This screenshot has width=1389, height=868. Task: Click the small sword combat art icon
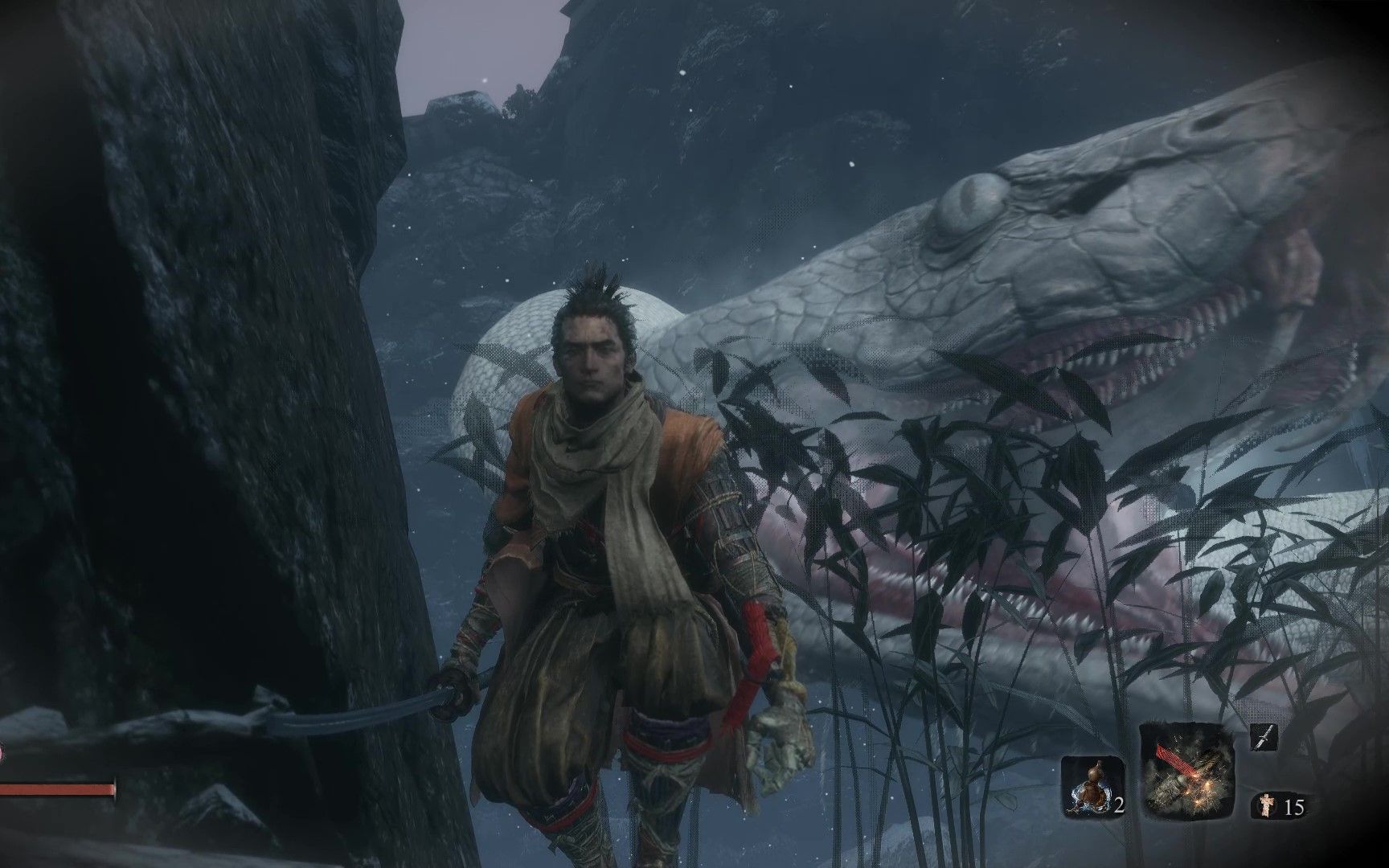[1264, 737]
